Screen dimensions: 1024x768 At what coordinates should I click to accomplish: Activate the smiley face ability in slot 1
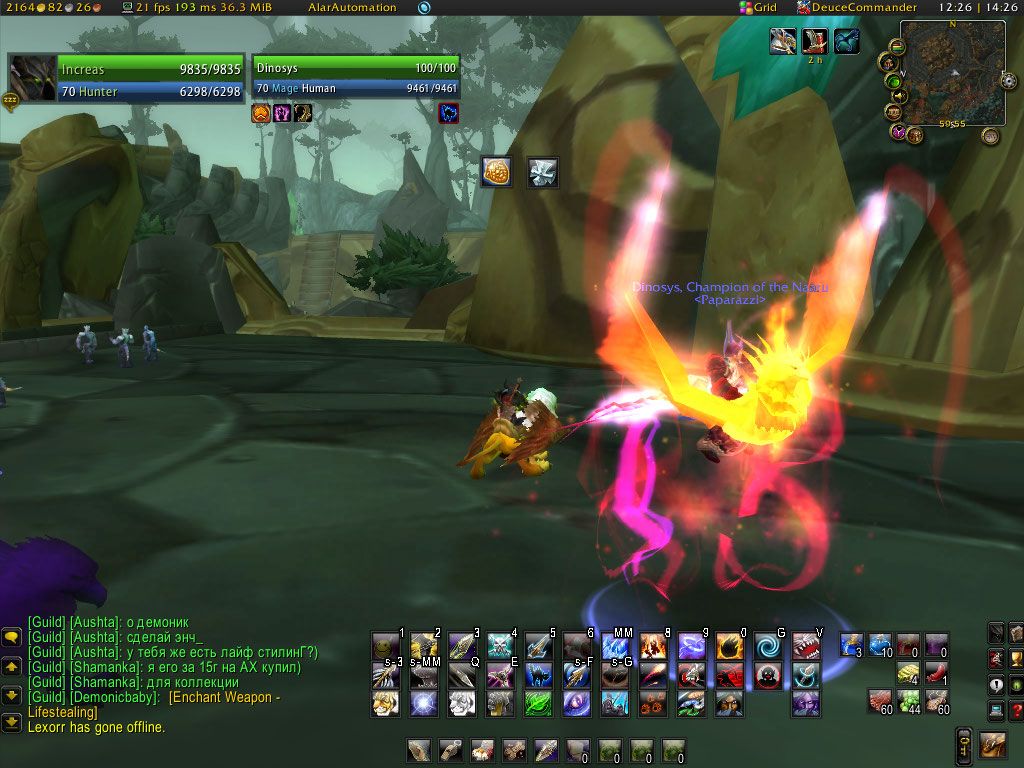click(x=386, y=646)
